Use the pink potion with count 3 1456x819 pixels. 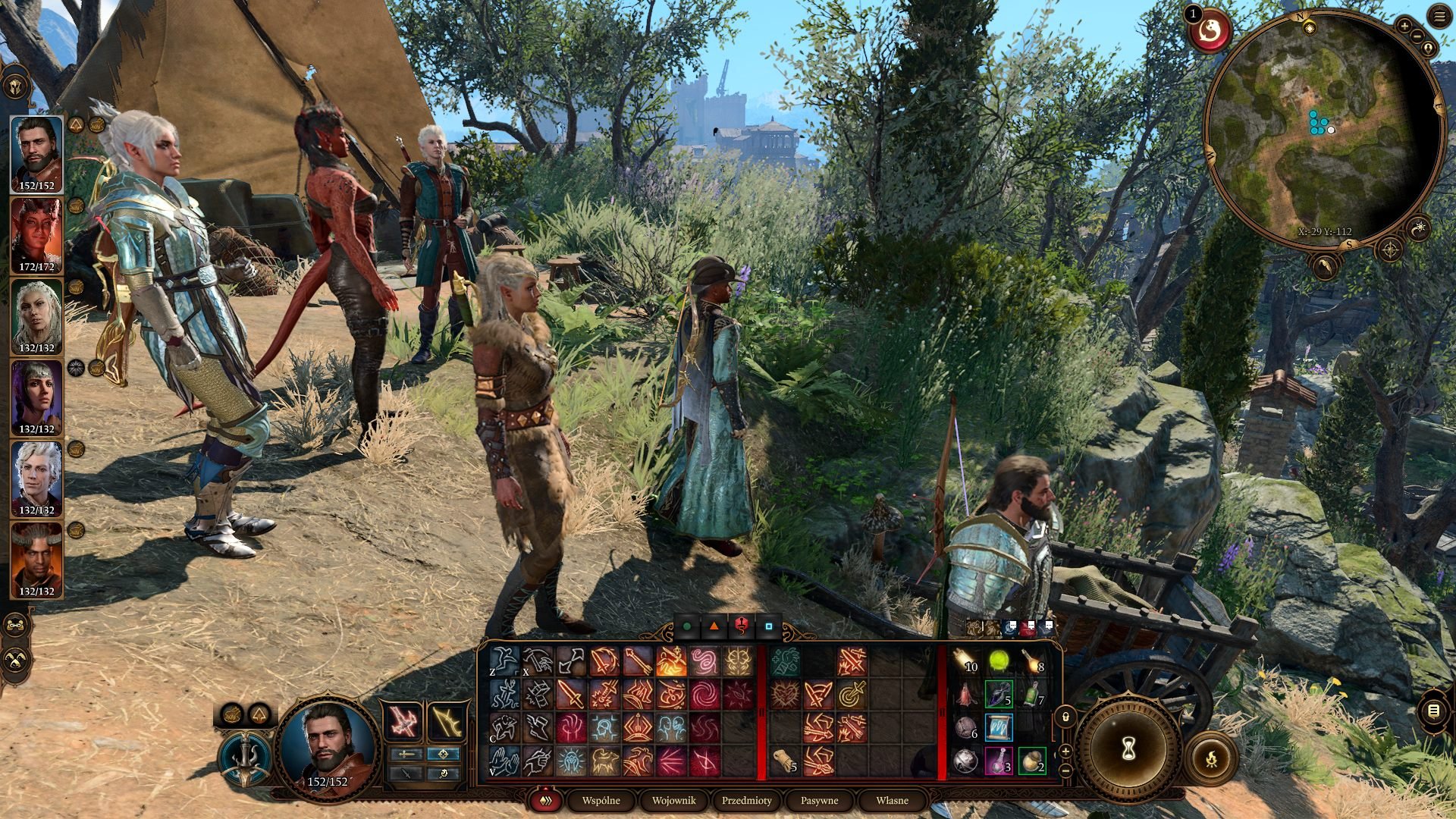pyautogui.click(x=999, y=761)
